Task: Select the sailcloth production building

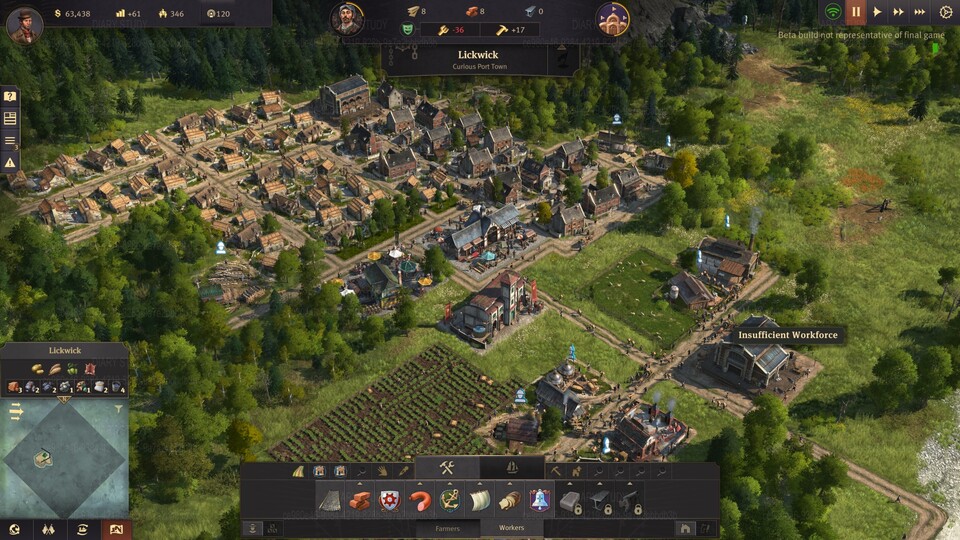Action: pyautogui.click(x=480, y=500)
